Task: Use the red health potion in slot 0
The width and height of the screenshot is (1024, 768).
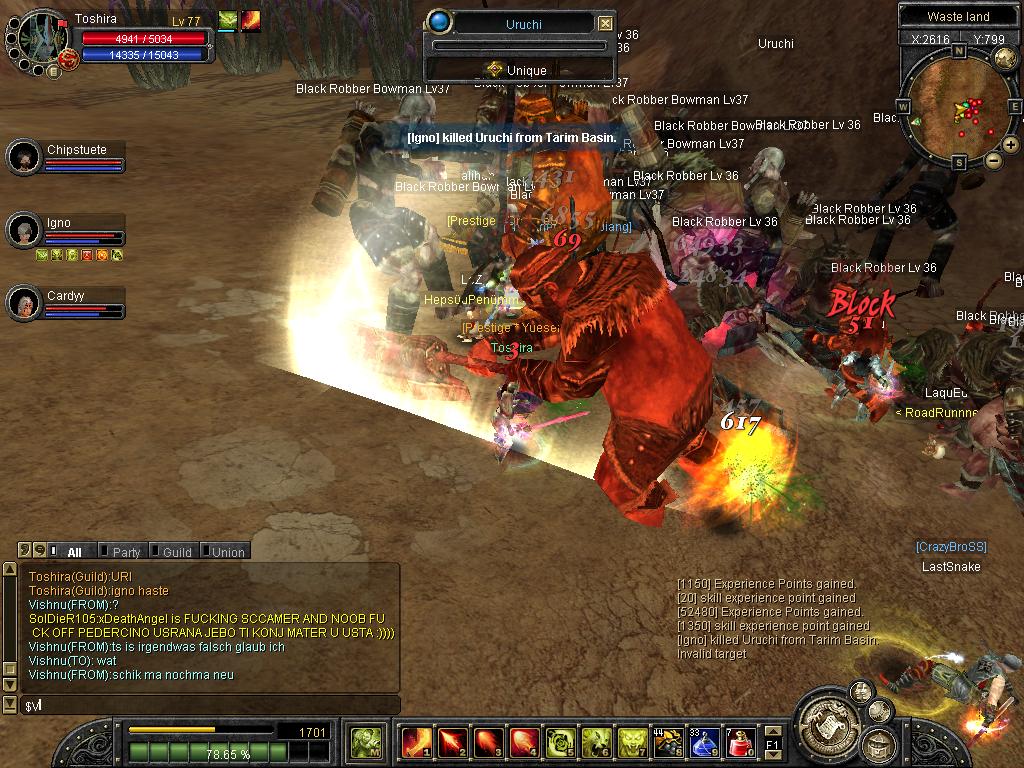Action: click(740, 742)
